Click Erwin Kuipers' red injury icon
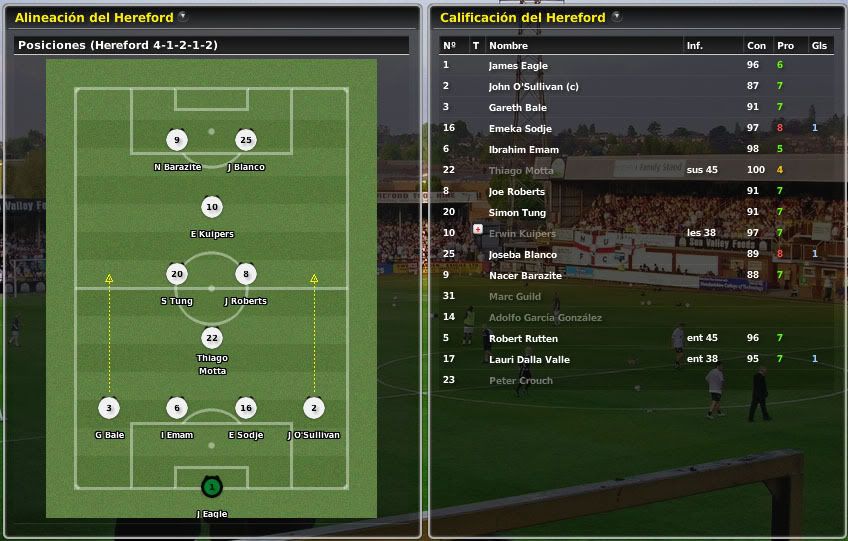Screen dimensions: 848x541 click(x=477, y=230)
